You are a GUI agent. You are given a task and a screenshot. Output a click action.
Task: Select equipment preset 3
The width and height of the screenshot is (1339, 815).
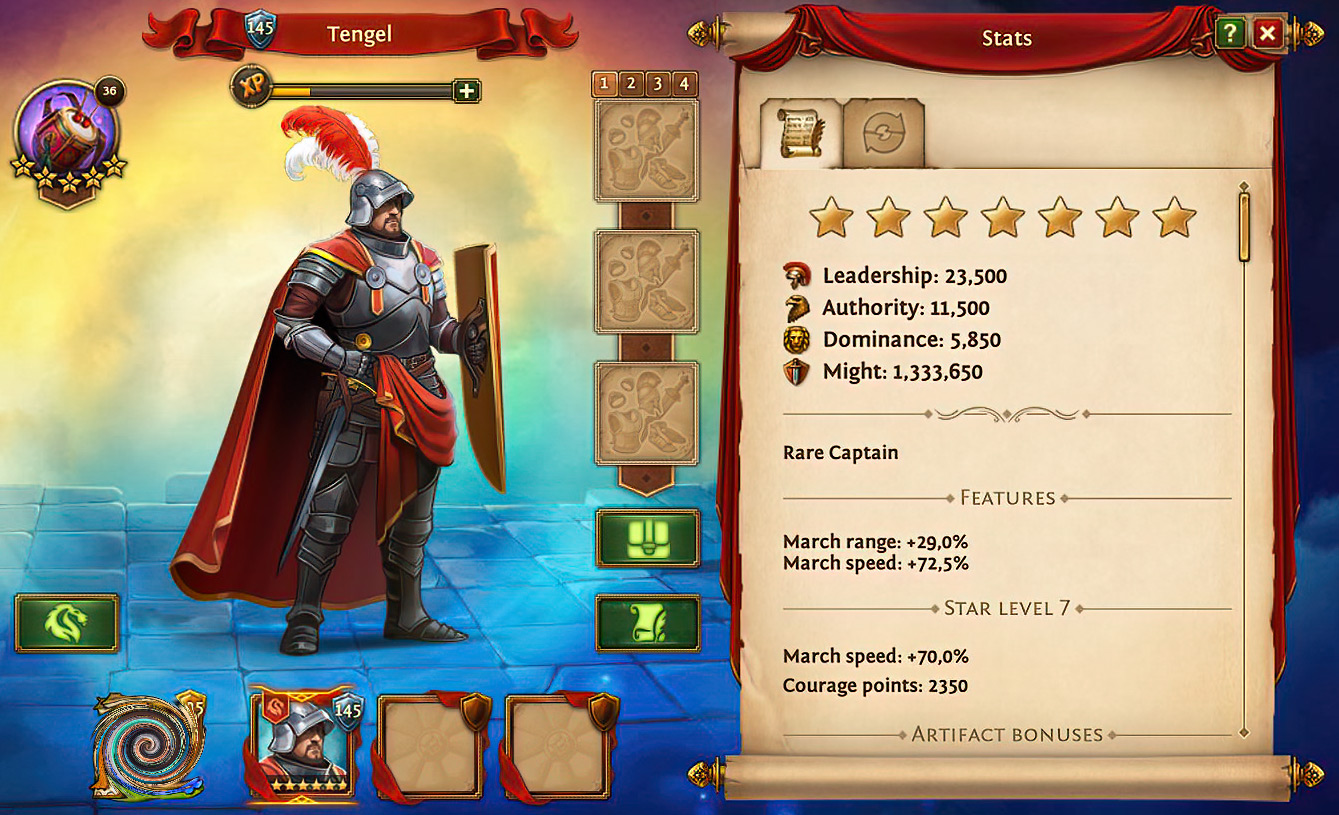coord(658,84)
